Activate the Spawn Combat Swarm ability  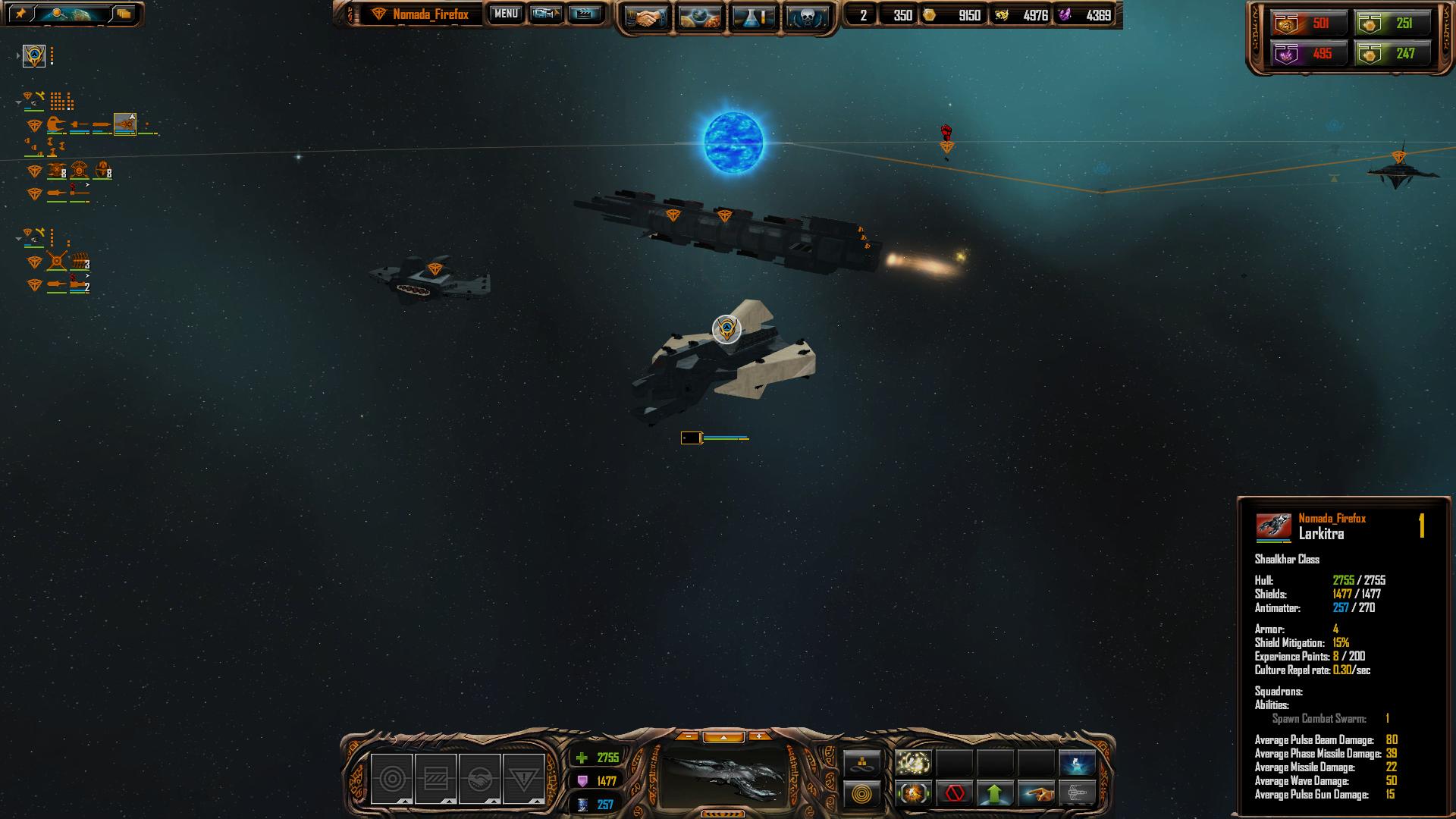pyautogui.click(x=913, y=762)
